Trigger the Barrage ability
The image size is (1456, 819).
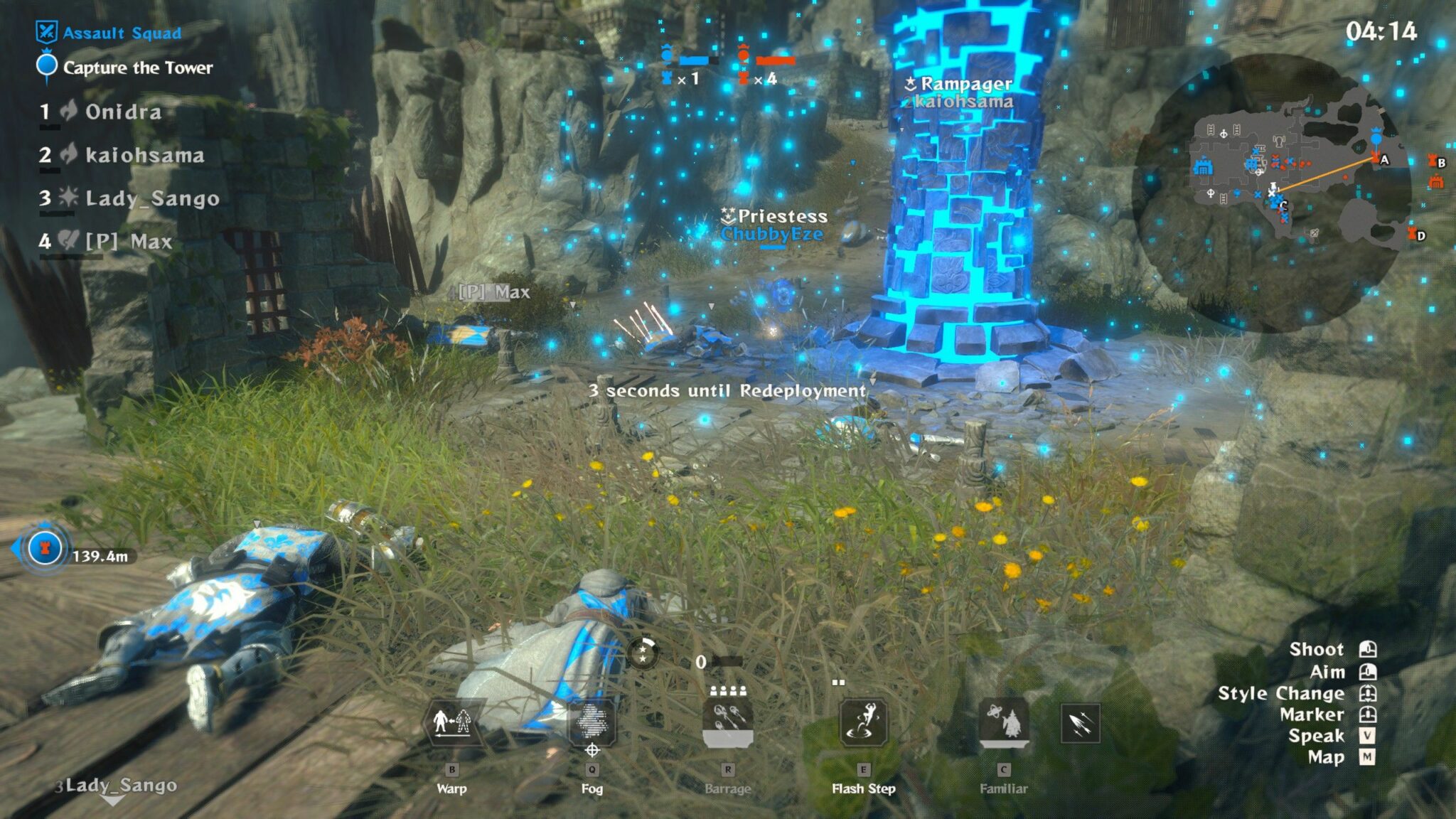pos(727,723)
